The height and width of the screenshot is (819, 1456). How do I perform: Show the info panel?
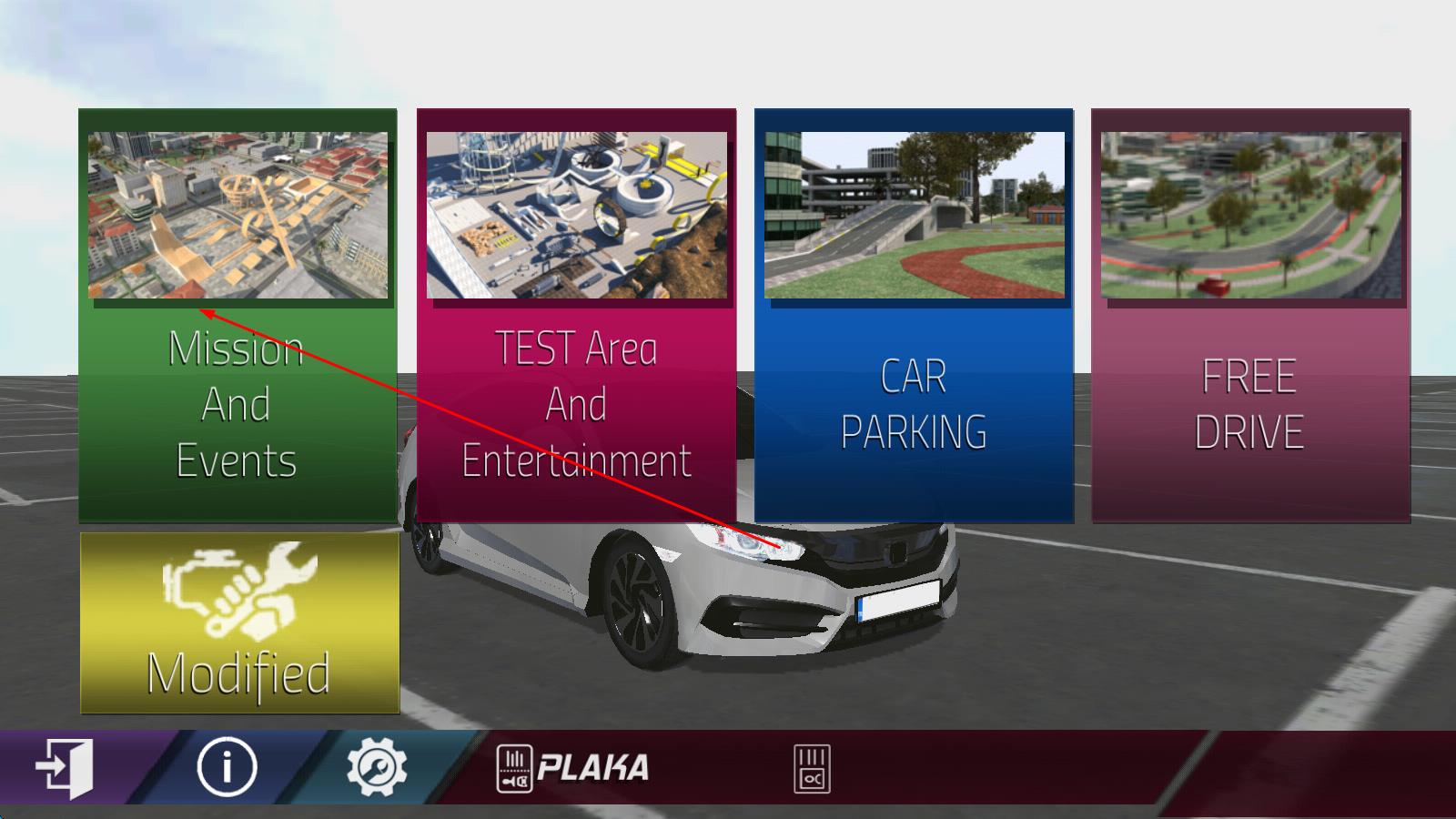click(x=227, y=767)
